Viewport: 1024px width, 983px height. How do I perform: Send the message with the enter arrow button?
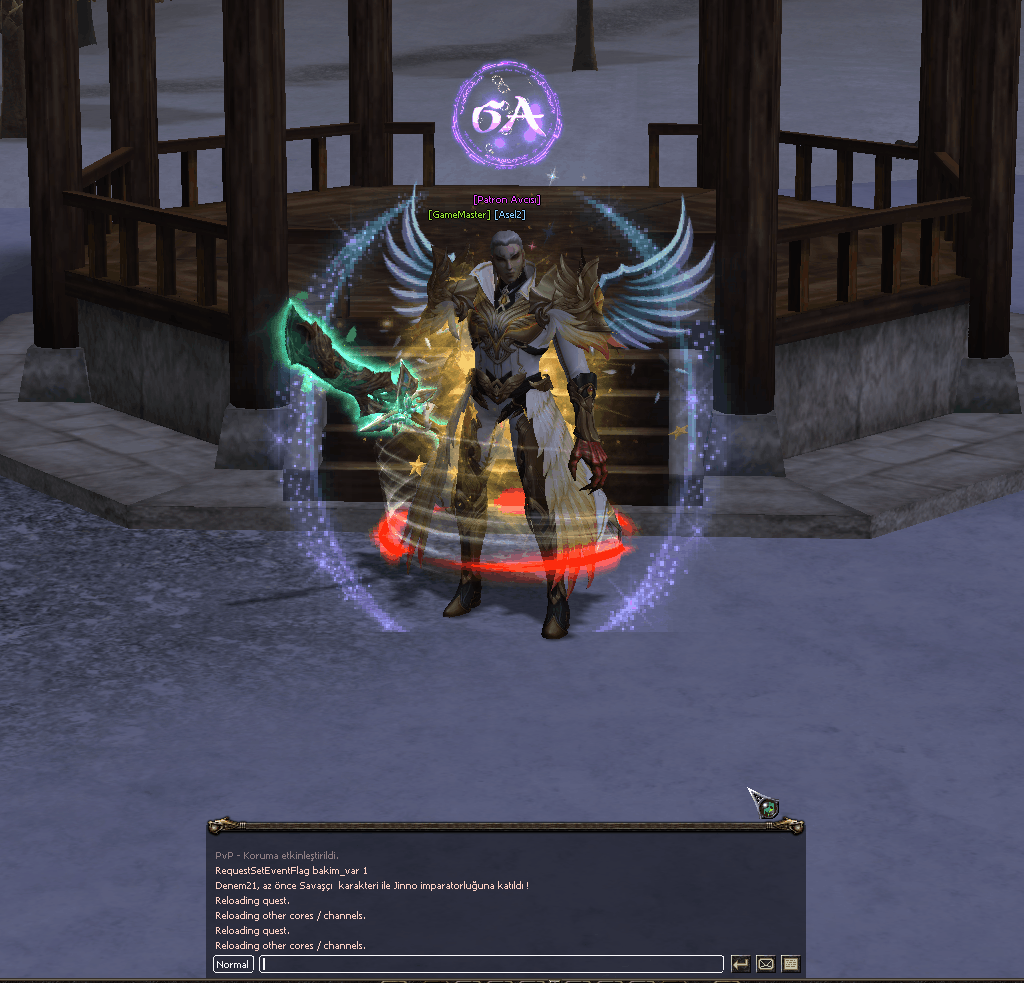coord(740,965)
